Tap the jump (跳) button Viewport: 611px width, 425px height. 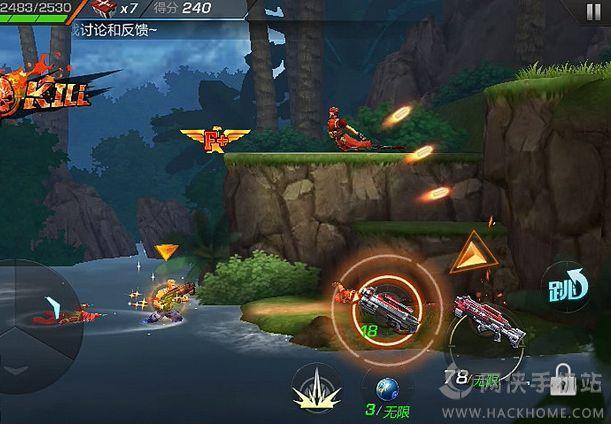[567, 287]
